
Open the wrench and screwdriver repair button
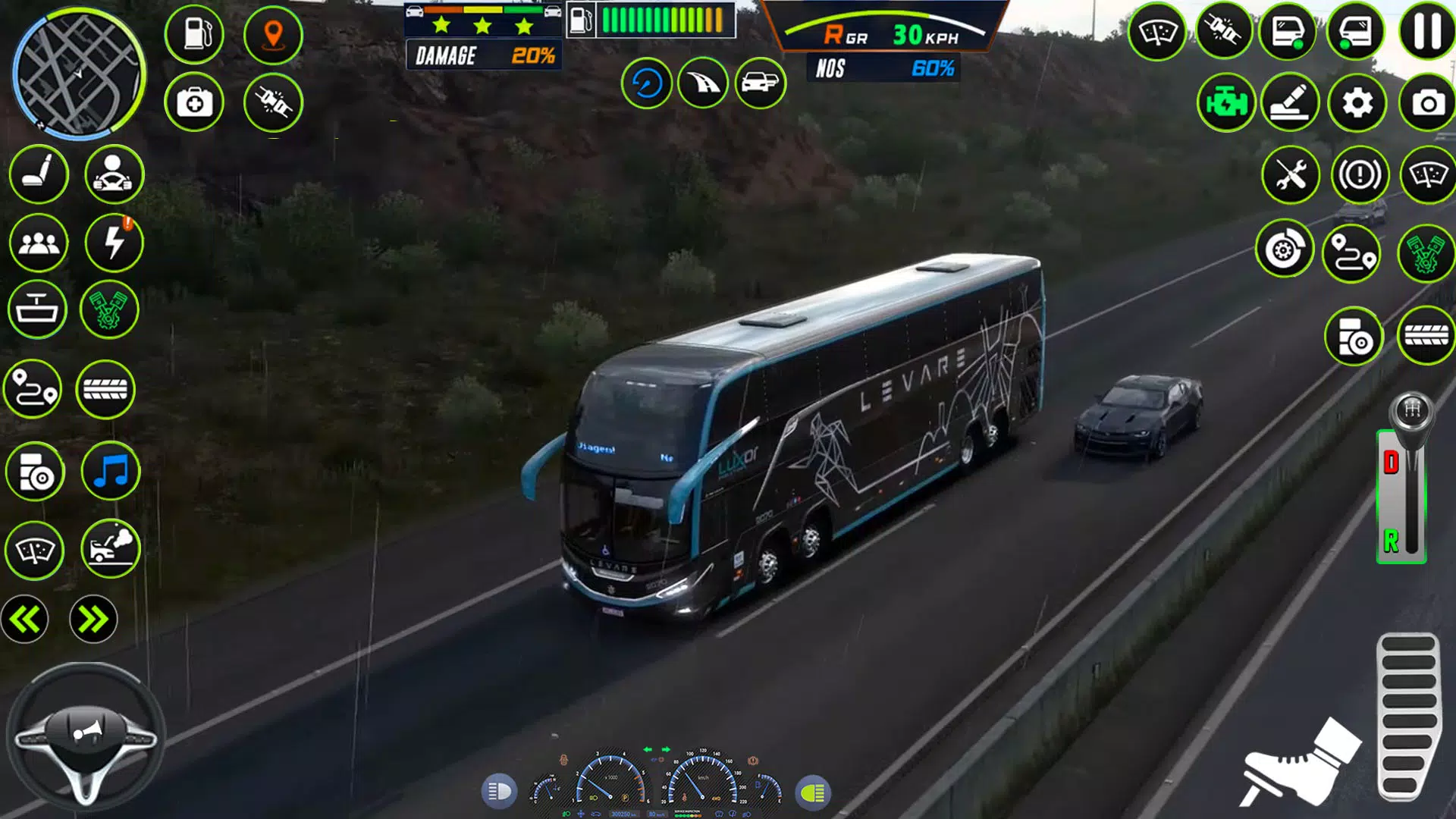[1291, 176]
